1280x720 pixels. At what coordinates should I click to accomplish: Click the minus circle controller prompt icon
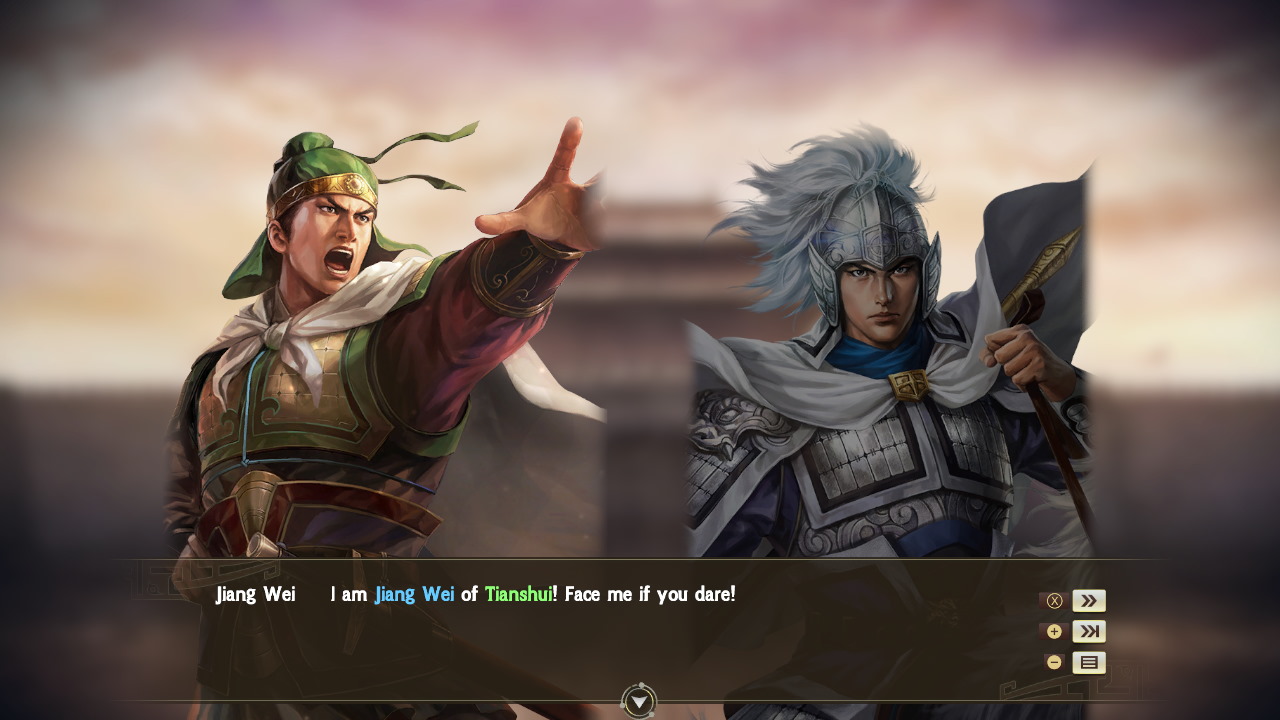click(1054, 661)
